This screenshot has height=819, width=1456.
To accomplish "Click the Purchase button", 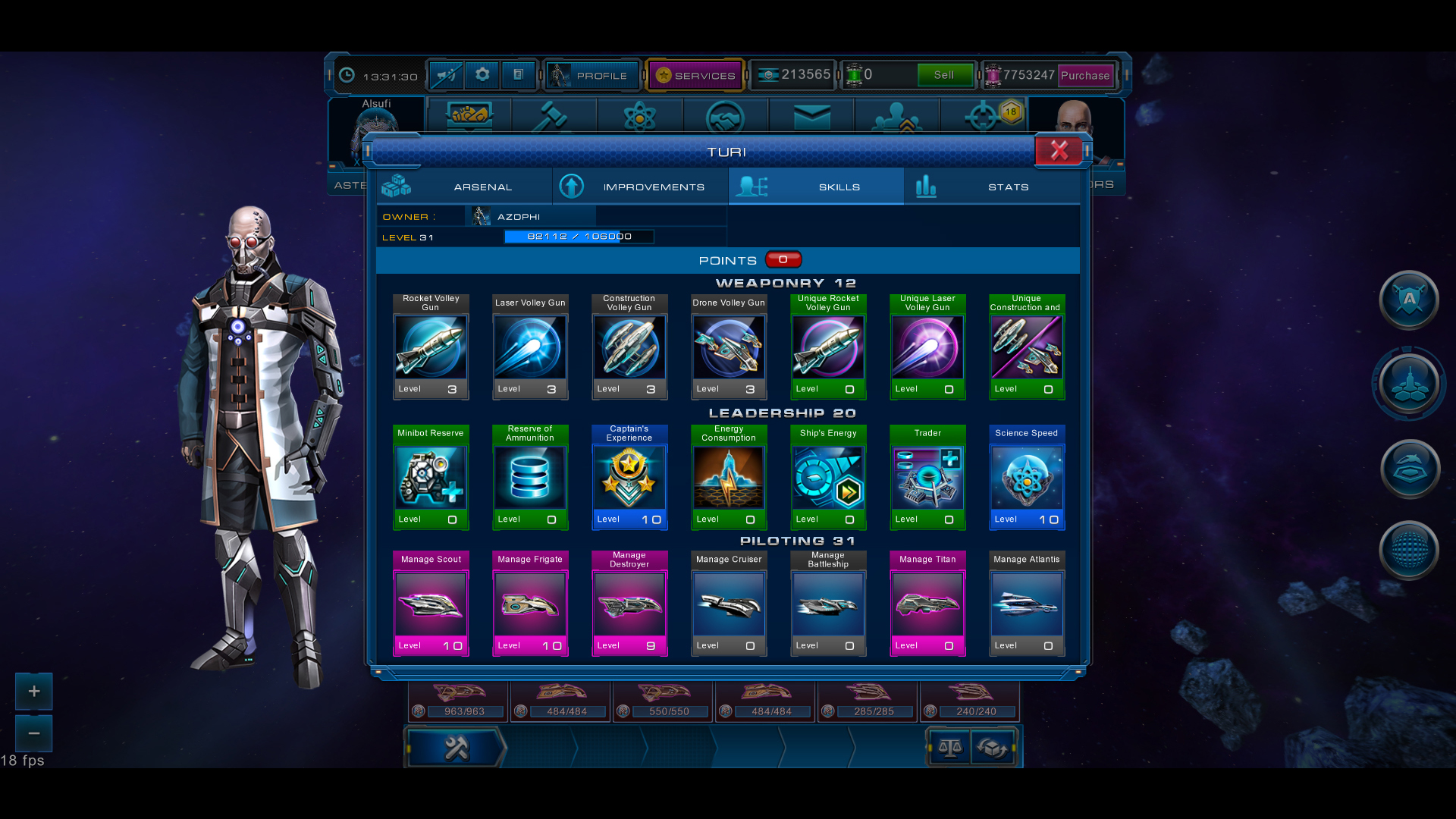I will coord(1085,75).
